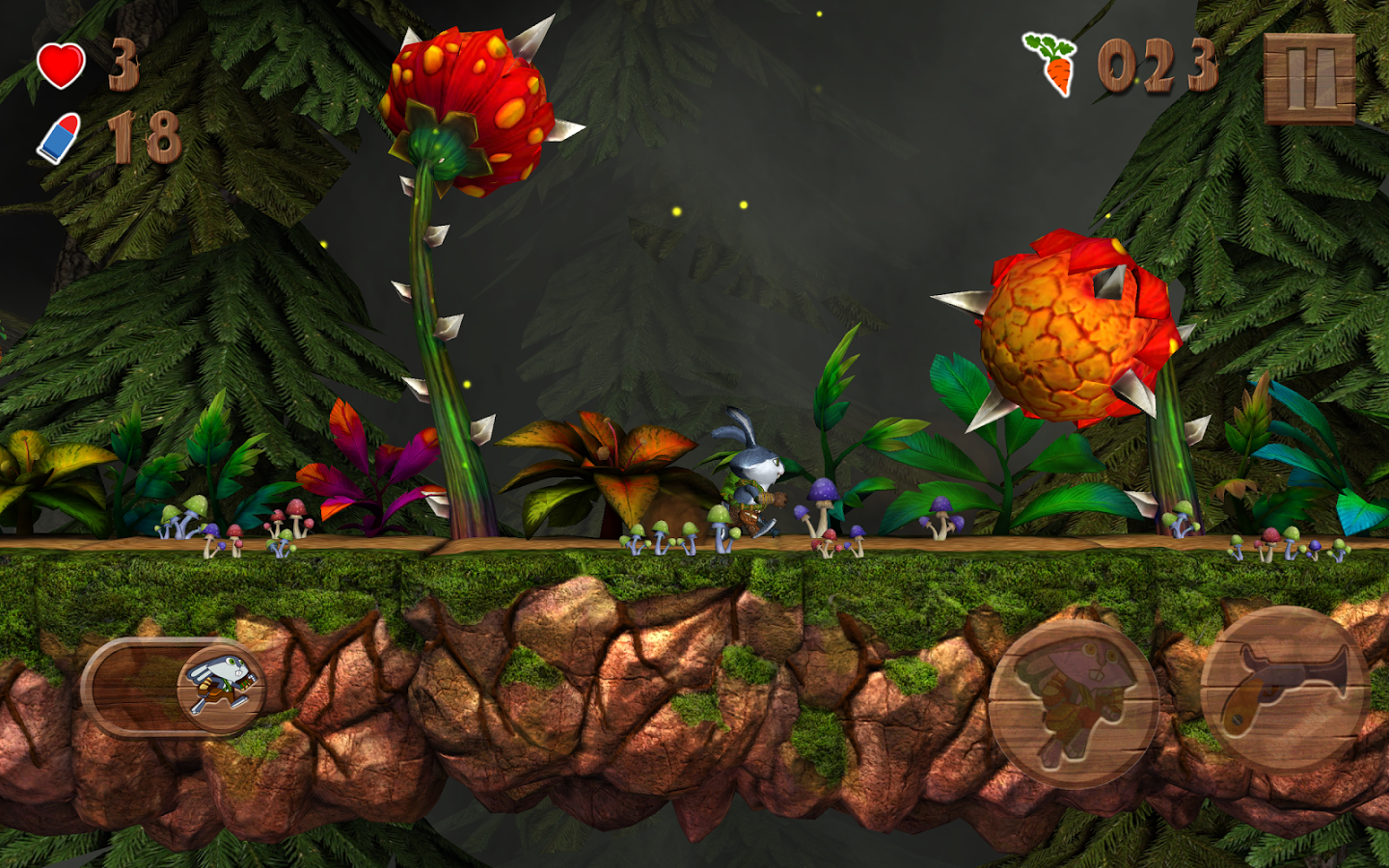Viewport: 1389px width, 868px height.
Task: Click the rabbit movement slider knob
Action: (x=221, y=685)
